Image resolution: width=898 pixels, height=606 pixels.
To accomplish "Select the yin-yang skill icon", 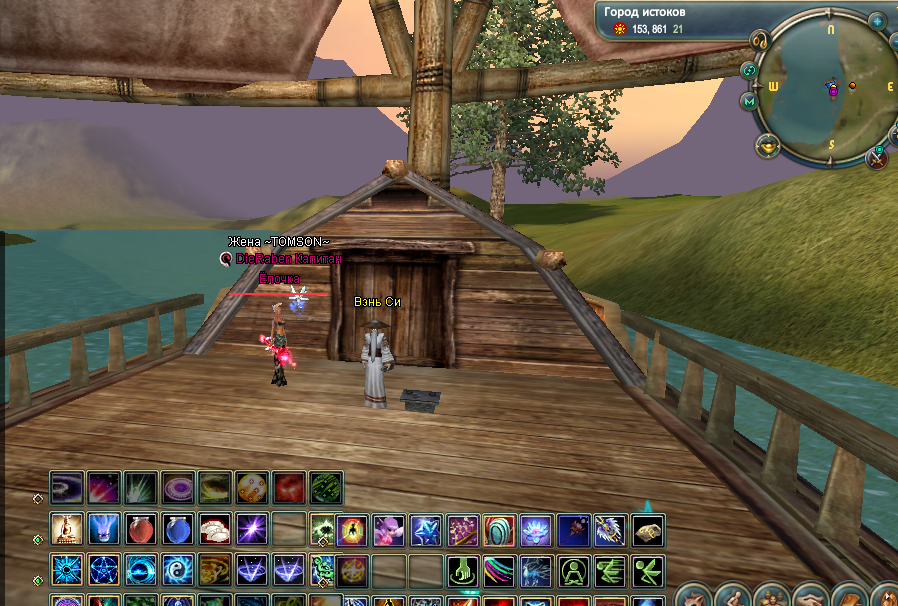I will [178, 570].
